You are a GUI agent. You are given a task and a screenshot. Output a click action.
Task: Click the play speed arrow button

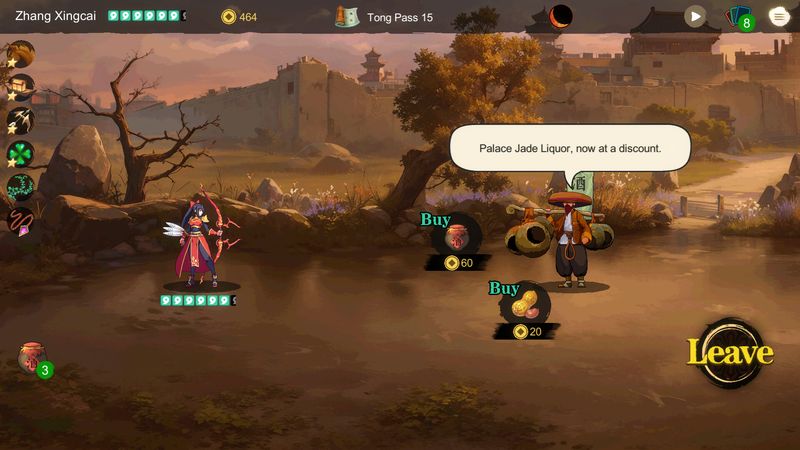pos(695,16)
